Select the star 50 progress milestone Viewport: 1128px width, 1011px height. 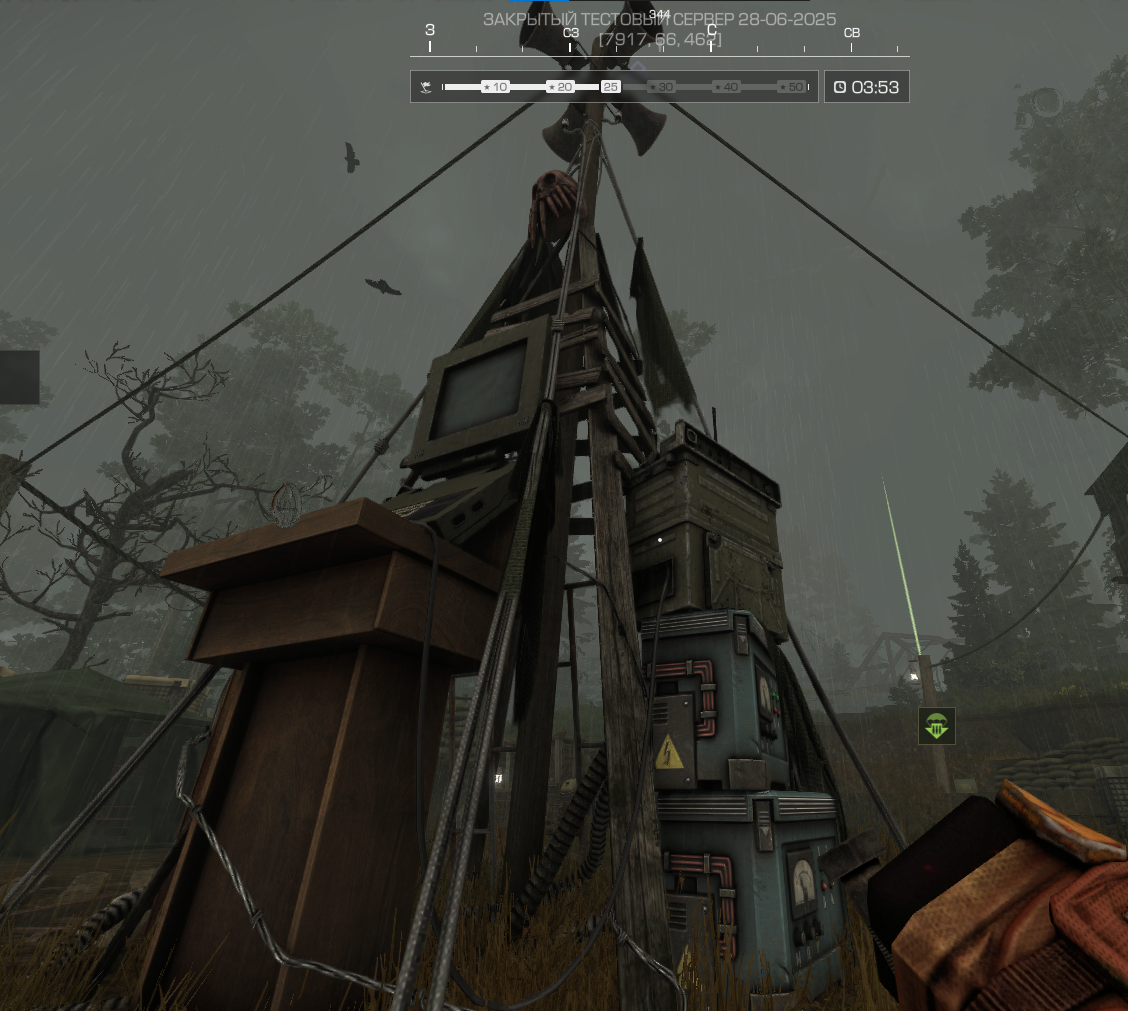pyautogui.click(x=792, y=87)
